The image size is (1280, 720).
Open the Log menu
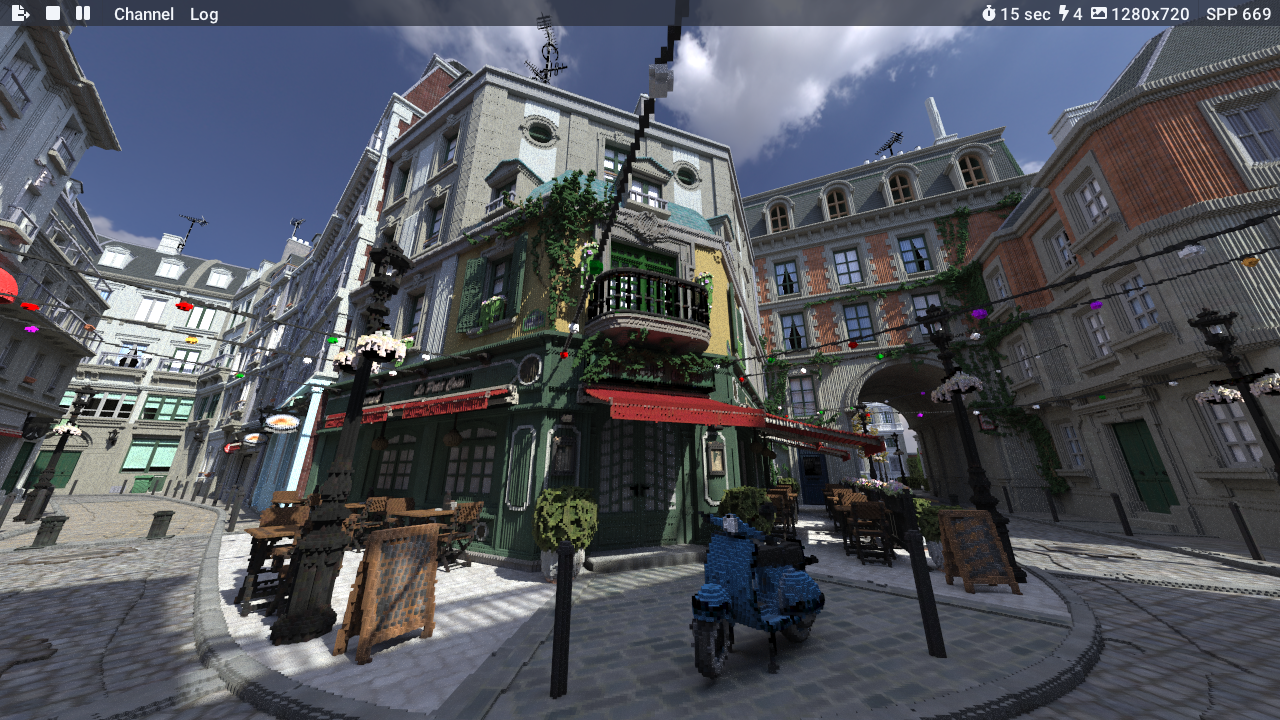click(x=204, y=14)
